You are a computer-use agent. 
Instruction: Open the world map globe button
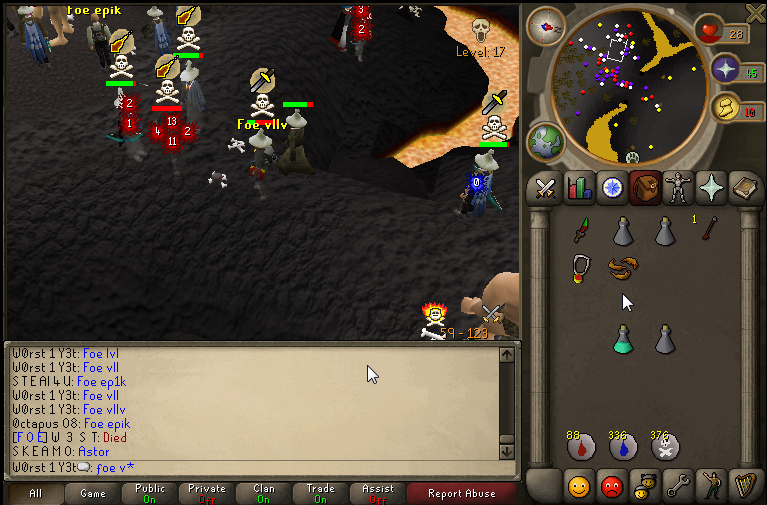tap(547, 142)
